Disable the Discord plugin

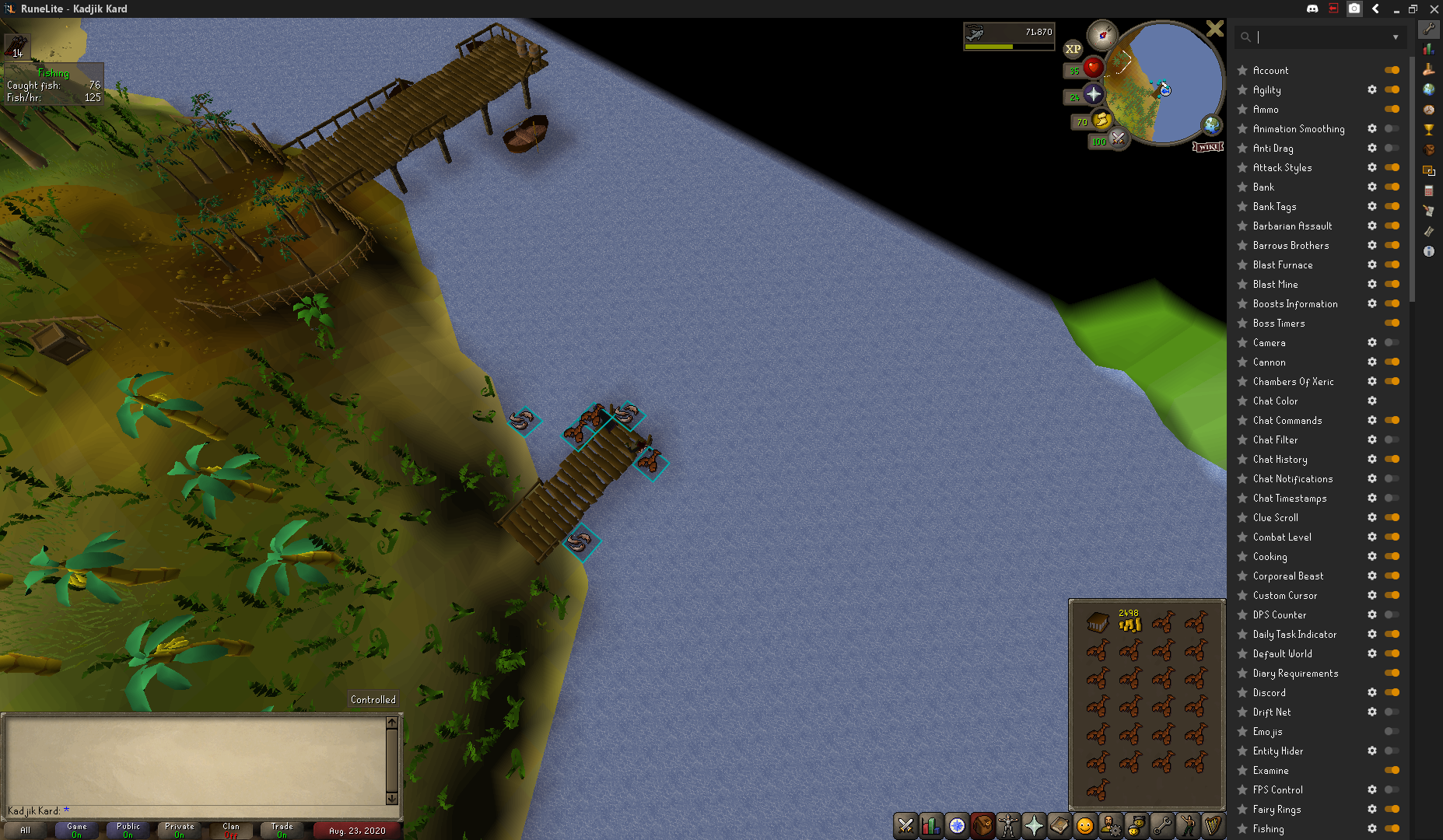click(x=1392, y=692)
